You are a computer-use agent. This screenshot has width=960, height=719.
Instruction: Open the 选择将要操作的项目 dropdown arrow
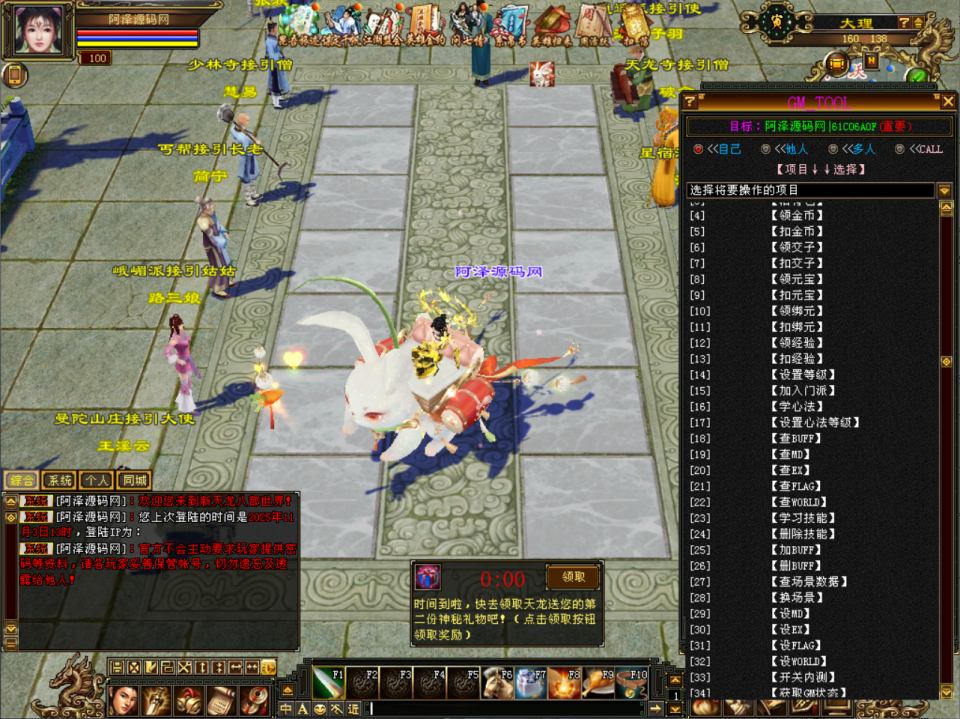click(x=944, y=190)
